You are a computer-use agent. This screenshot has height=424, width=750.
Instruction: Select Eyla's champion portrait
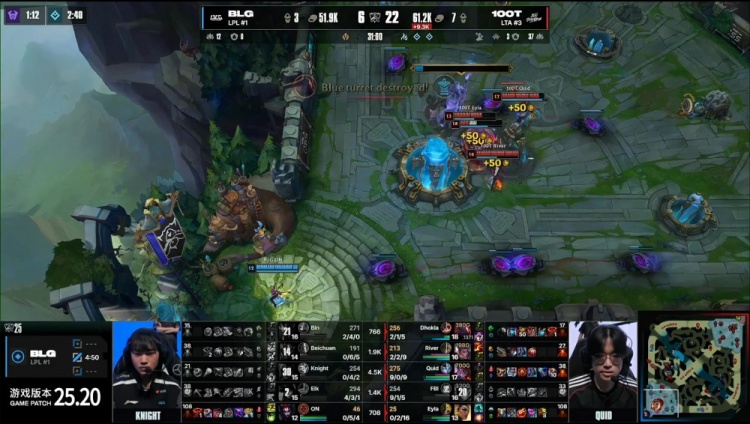[x=462, y=411]
